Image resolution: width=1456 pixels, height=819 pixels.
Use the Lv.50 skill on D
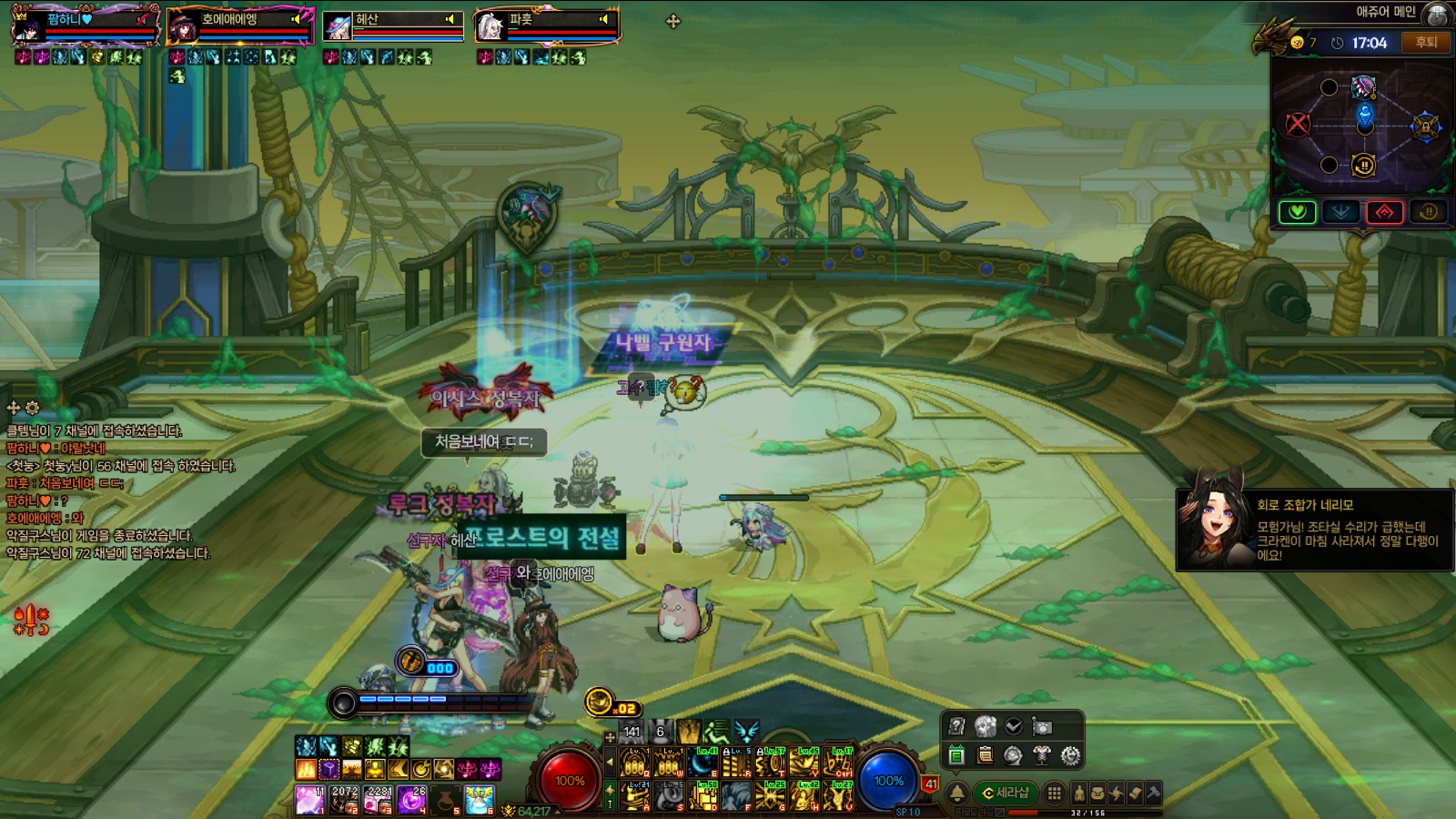[x=703, y=795]
